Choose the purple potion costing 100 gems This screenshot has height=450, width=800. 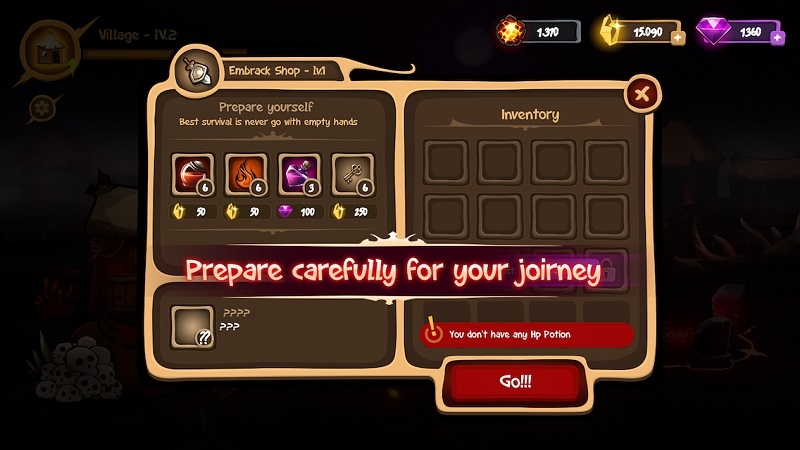297,172
